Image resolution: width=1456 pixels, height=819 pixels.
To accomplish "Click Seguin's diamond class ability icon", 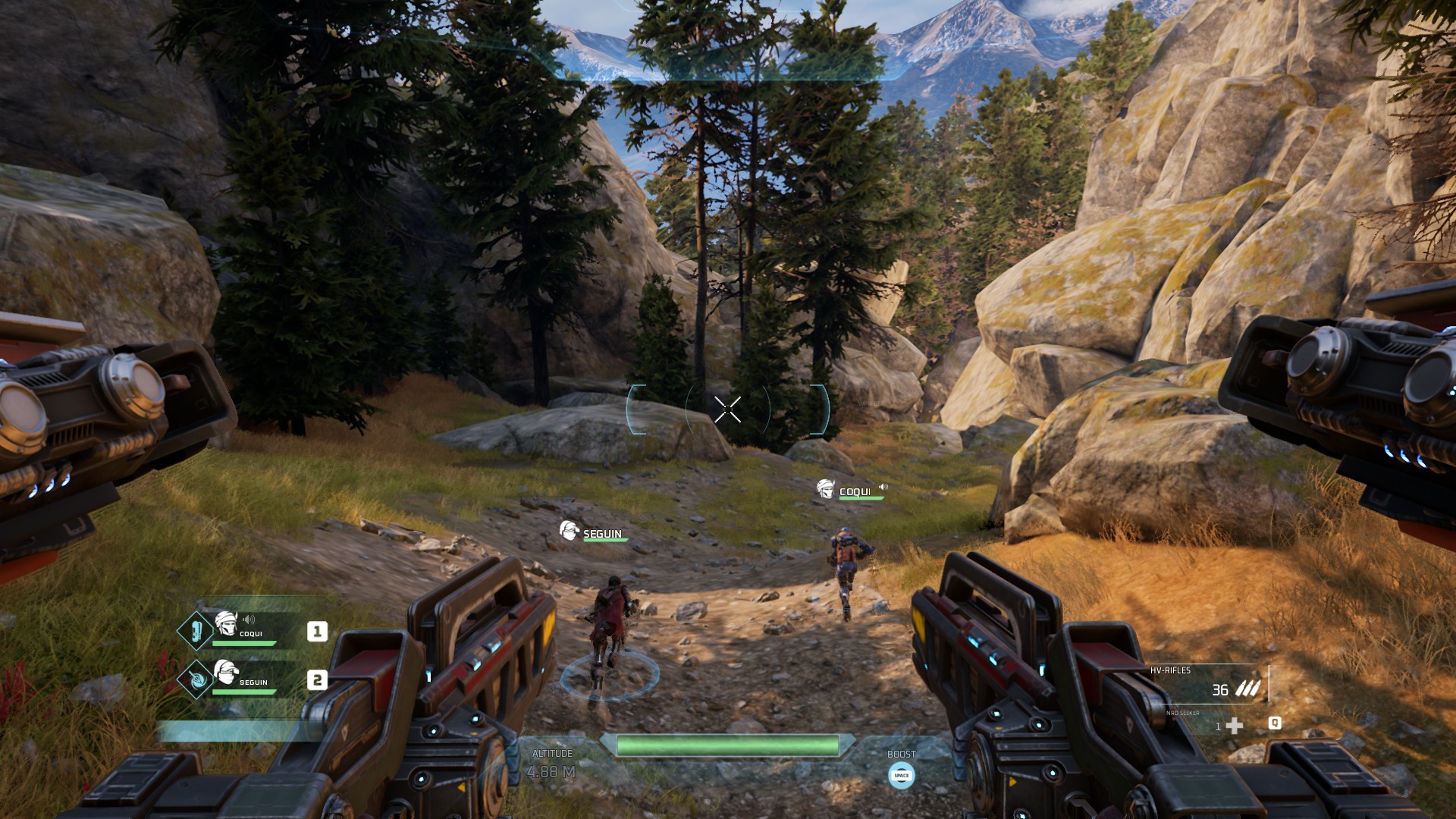I will click(x=196, y=679).
